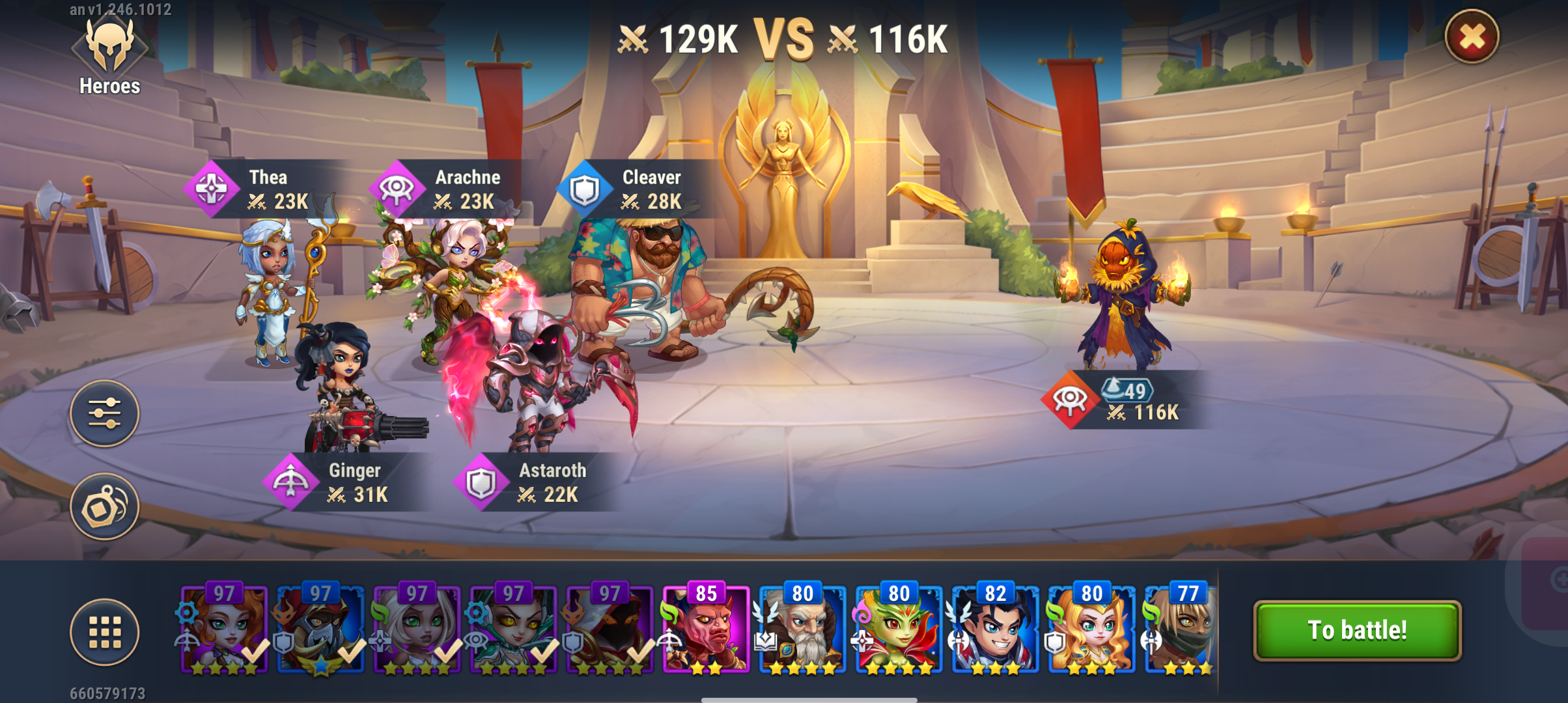
Task: Deselect the red-haired Ginger portrait
Action: [x=224, y=629]
